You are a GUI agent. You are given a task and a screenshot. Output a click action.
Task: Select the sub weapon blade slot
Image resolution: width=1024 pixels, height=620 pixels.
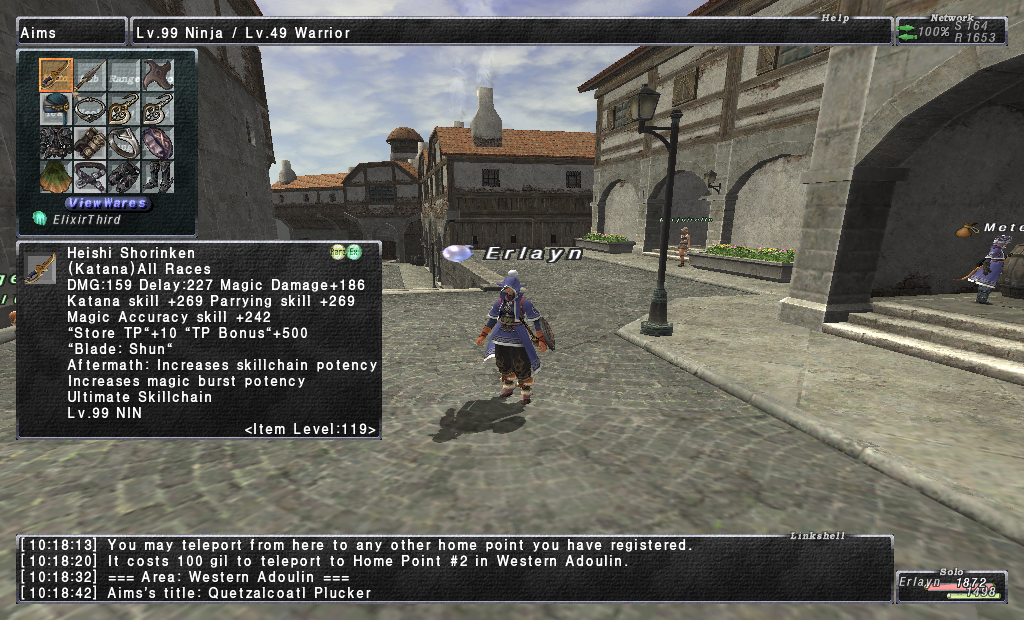pyautogui.click(x=90, y=75)
